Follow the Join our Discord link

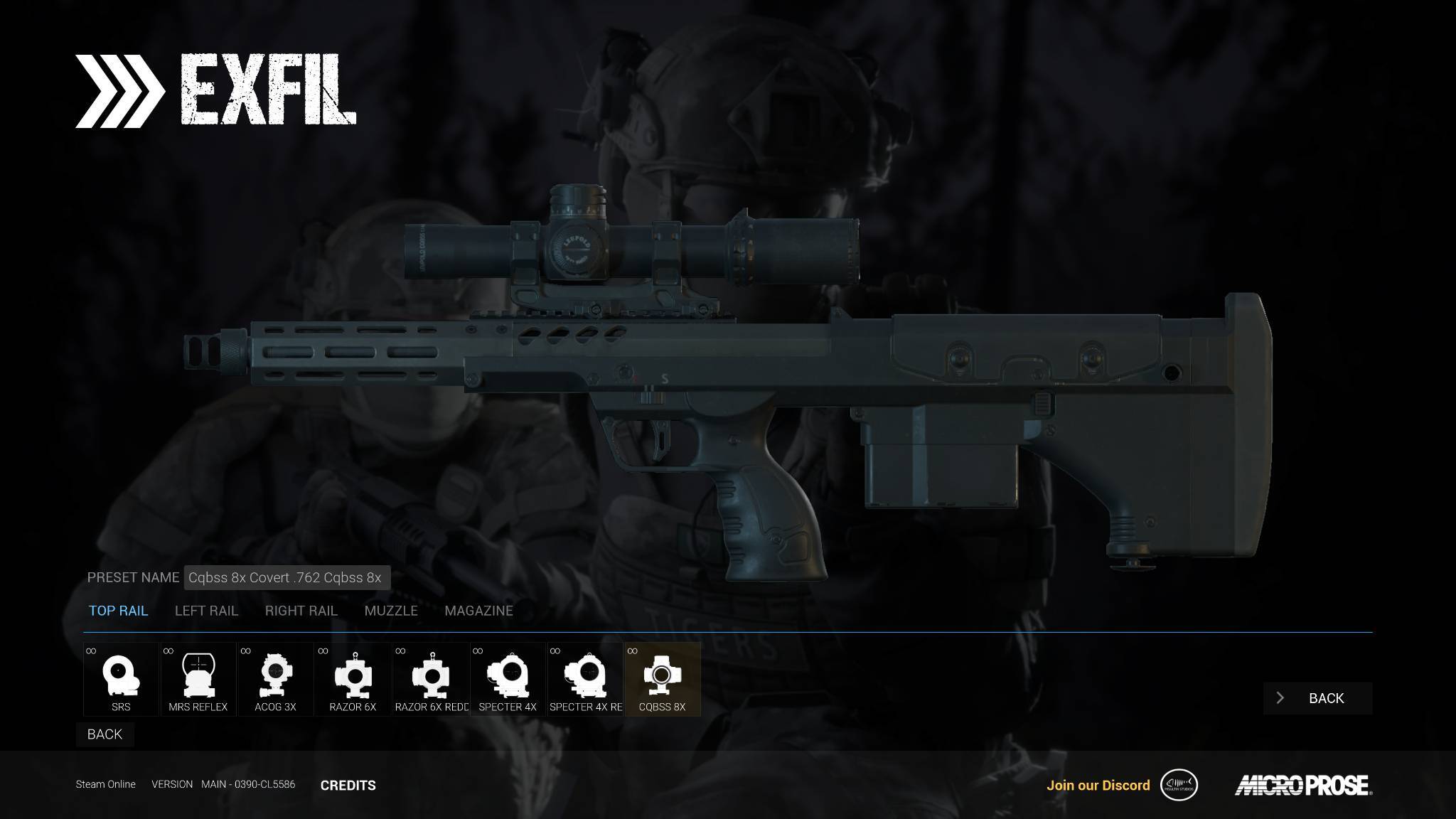point(1098,786)
